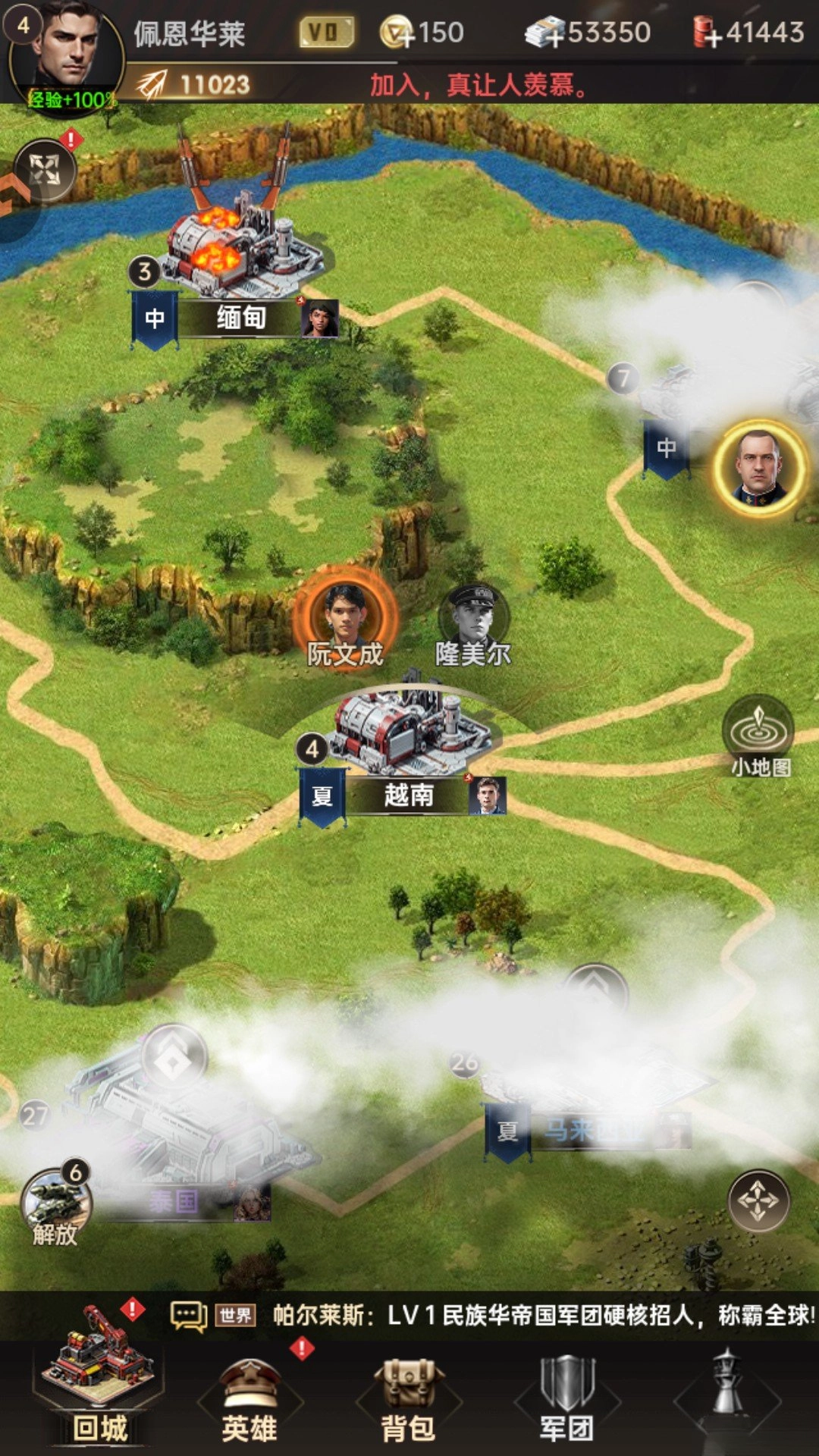This screenshot has width=819, height=1456.
Task: Choose hero 隆美尔 portrait
Action: click(473, 616)
